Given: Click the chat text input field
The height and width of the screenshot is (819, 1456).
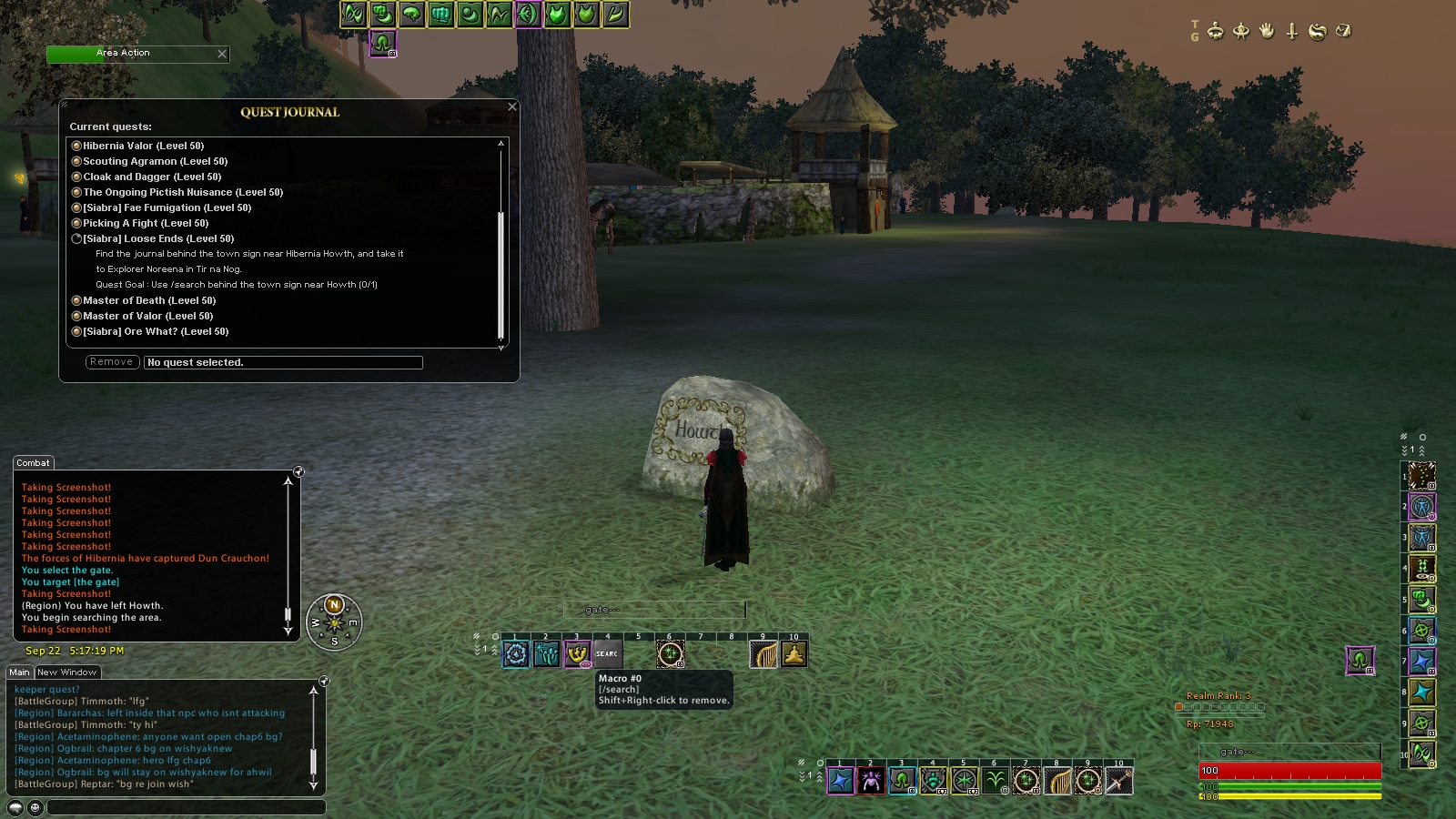Looking at the screenshot, I should pos(186,807).
